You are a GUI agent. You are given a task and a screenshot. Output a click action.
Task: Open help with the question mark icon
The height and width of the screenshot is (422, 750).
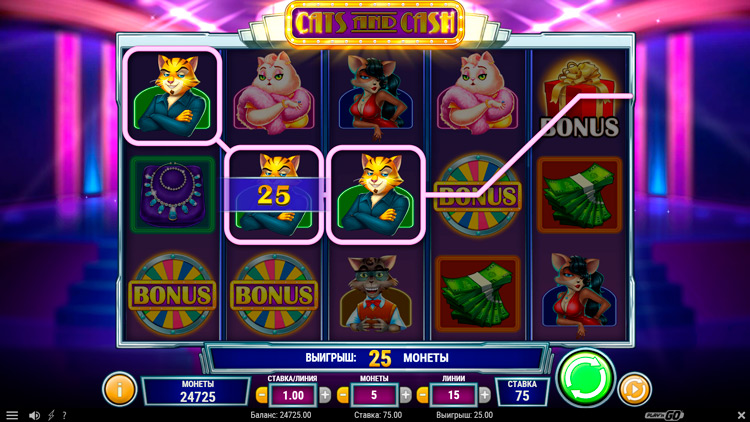64,415
